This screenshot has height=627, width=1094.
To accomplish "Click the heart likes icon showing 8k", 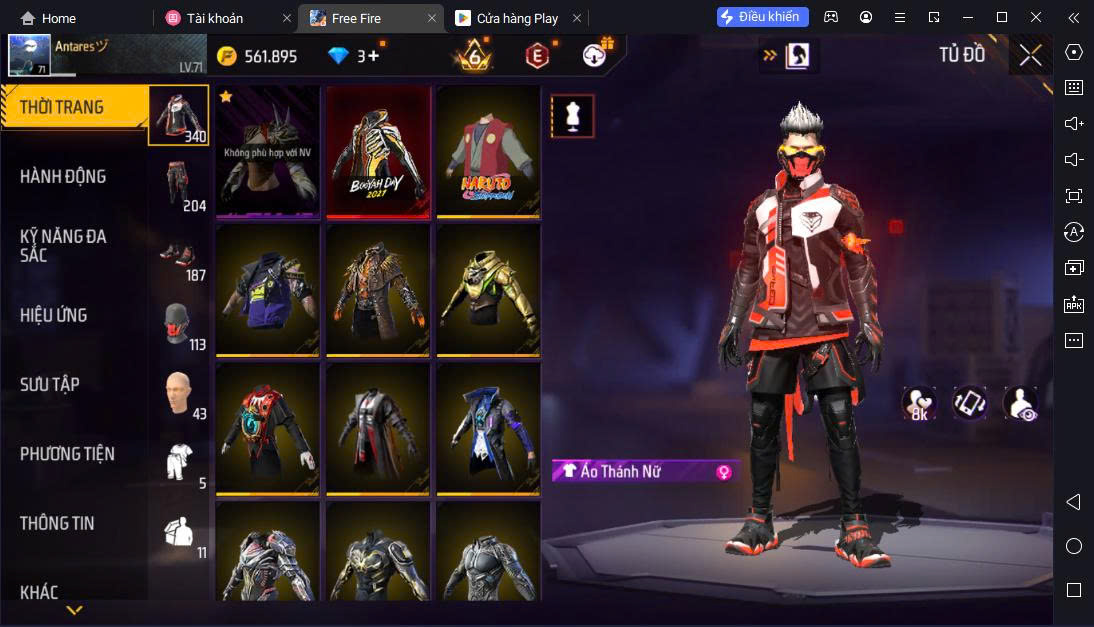I will click(x=918, y=402).
